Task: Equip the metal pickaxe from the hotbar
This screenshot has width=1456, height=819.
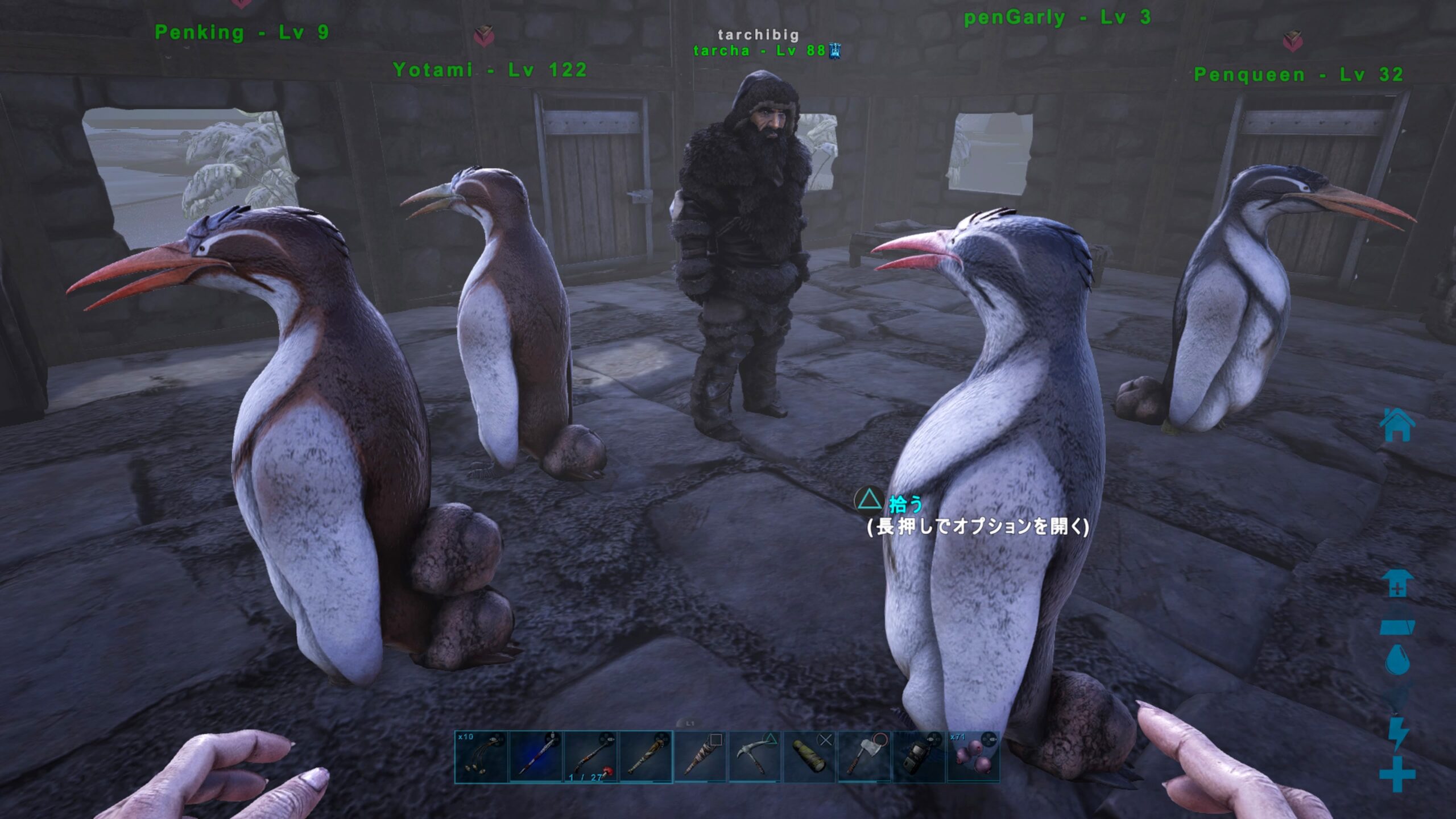Action: click(x=755, y=757)
